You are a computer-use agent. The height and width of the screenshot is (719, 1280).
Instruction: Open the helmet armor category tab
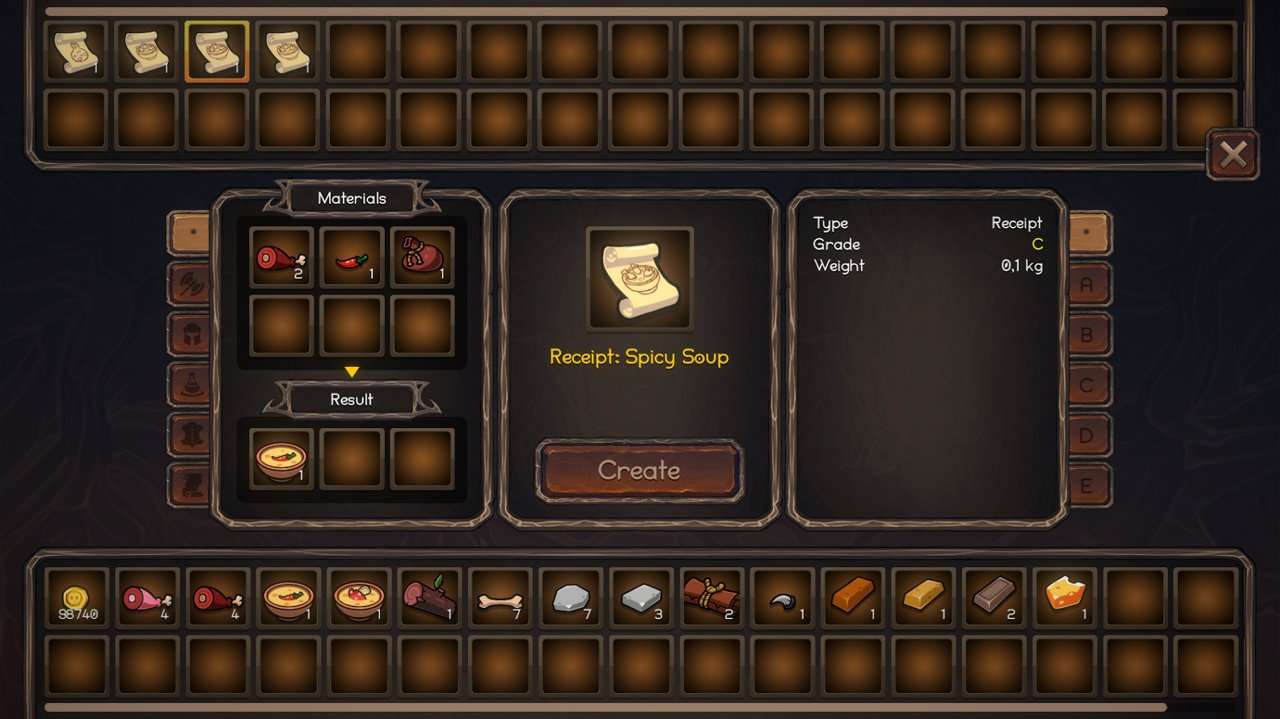tap(190, 334)
